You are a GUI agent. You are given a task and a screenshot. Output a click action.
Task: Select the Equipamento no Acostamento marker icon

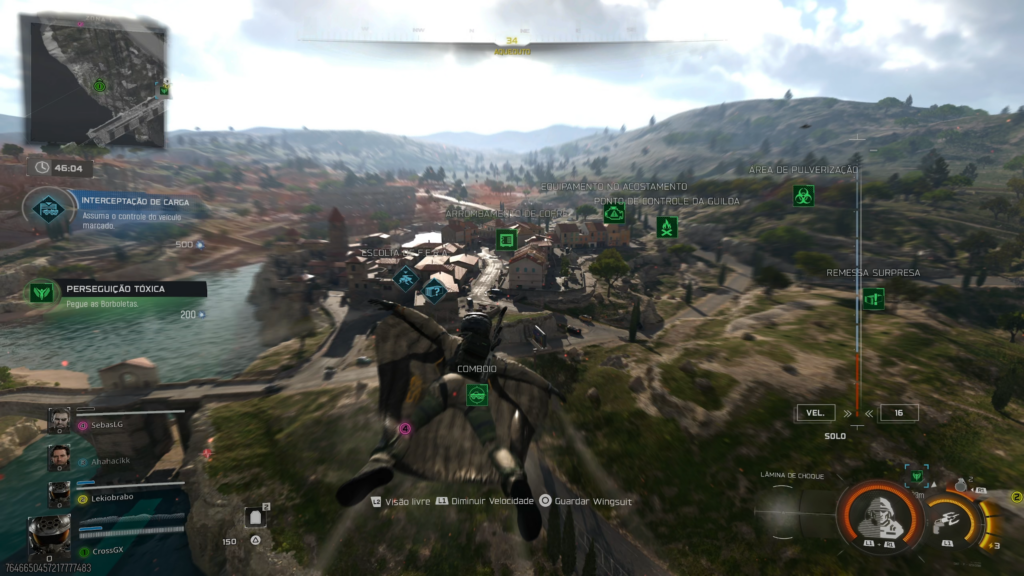pyautogui.click(x=614, y=212)
